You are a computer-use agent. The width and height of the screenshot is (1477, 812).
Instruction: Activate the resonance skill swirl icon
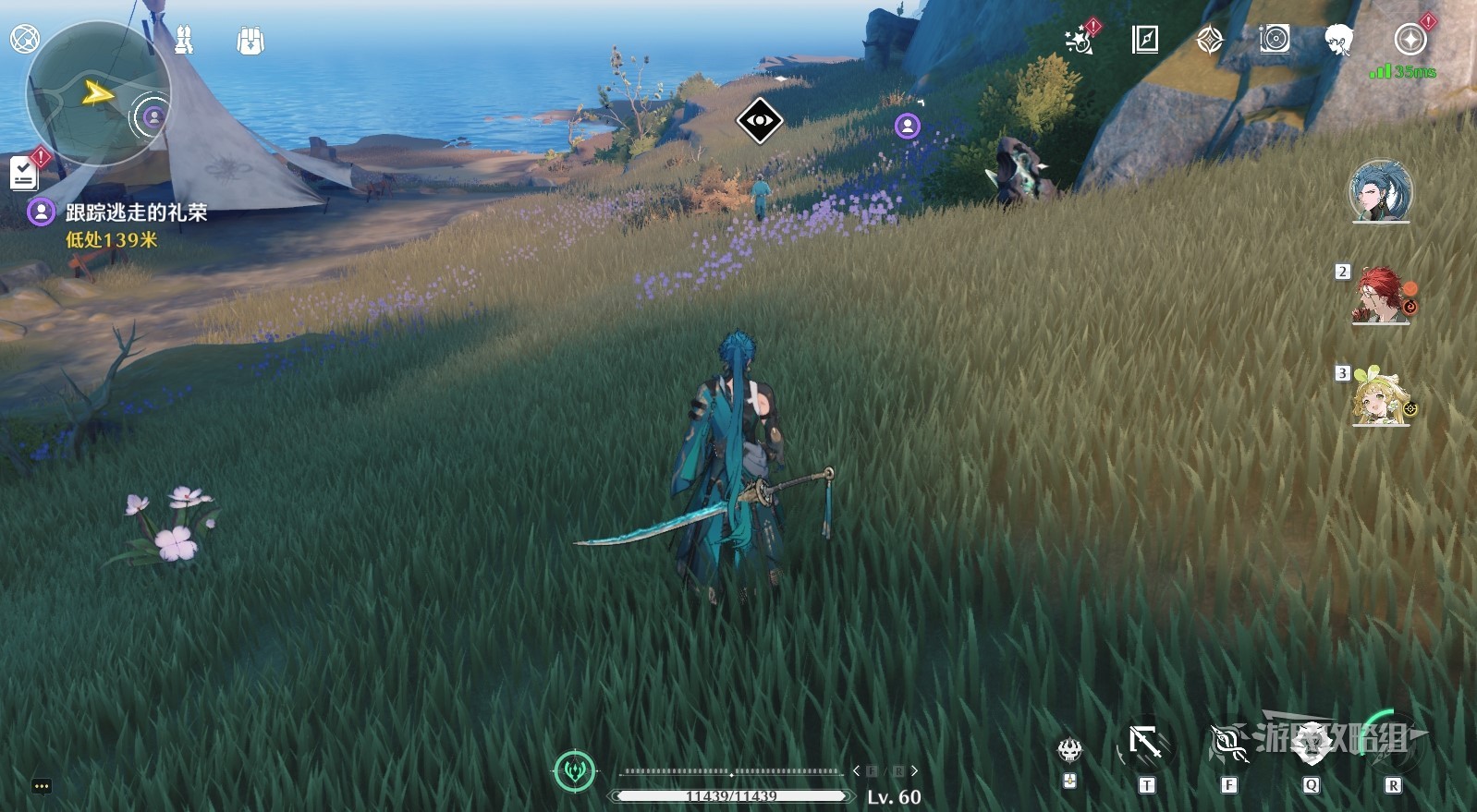point(1228,745)
